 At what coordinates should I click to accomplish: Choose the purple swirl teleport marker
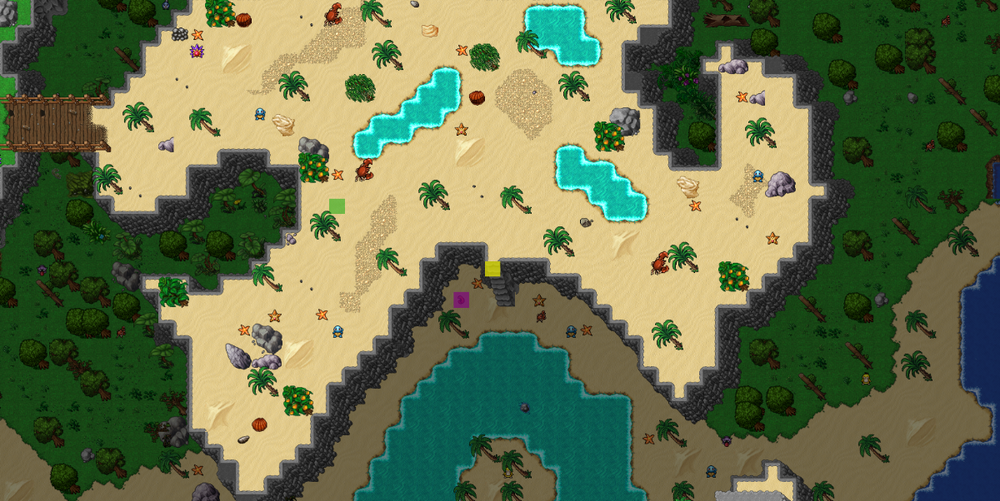pos(461,299)
